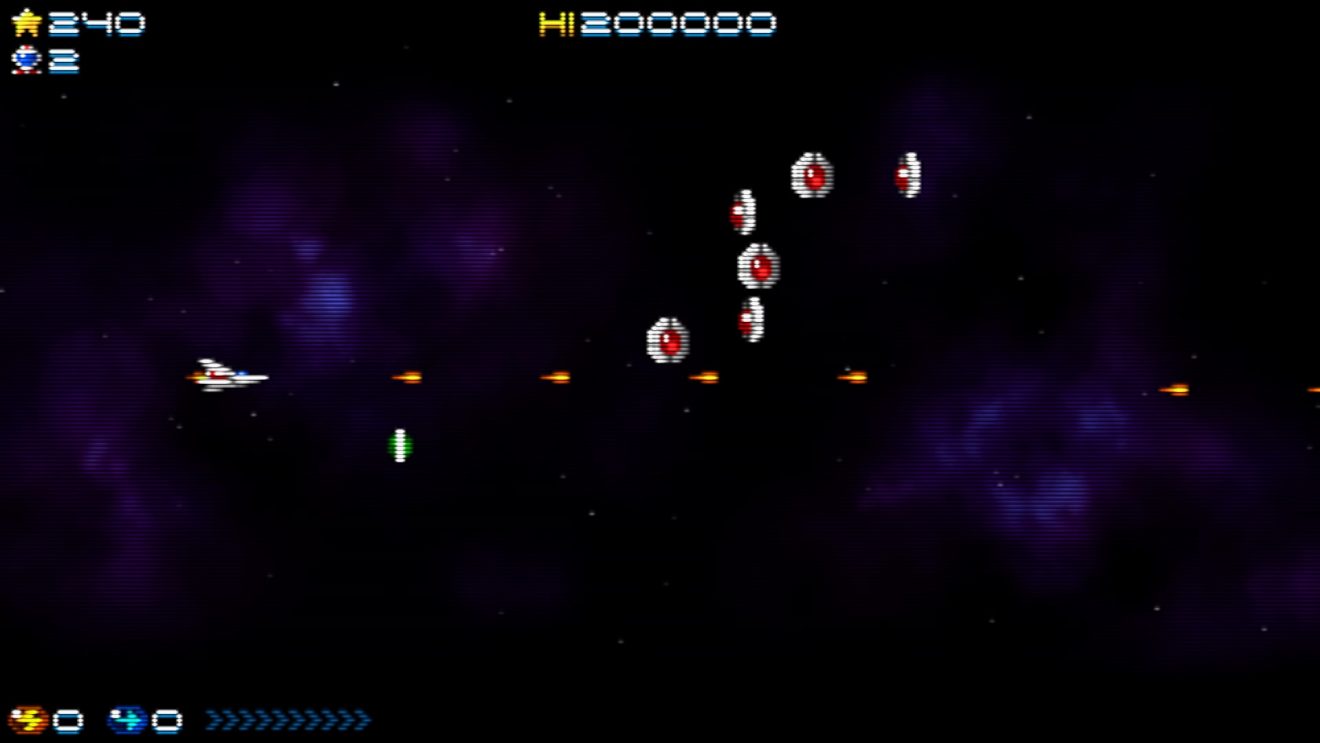Select the blue lightning orb icon

click(127, 720)
